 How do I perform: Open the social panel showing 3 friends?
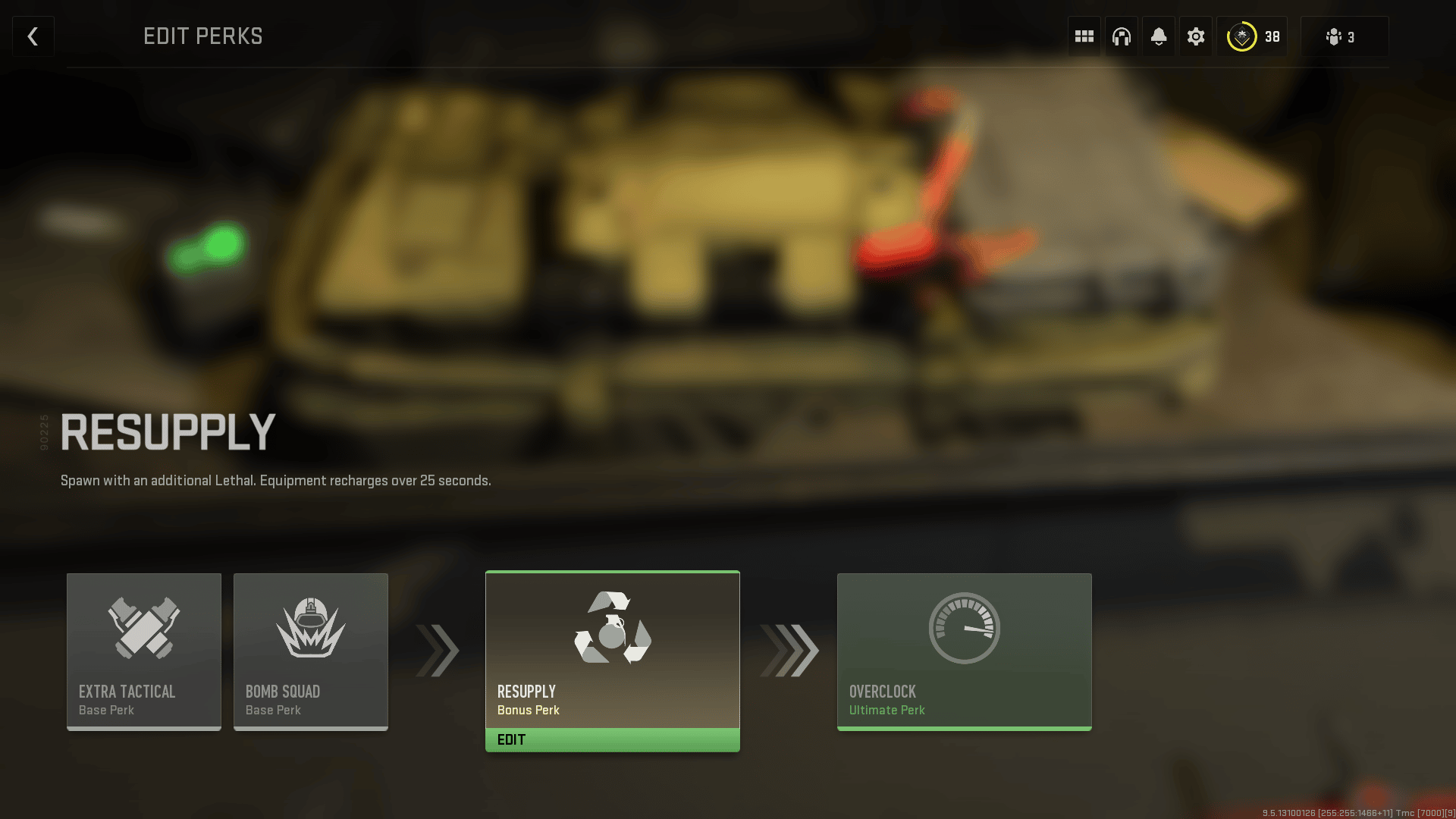pos(1343,36)
